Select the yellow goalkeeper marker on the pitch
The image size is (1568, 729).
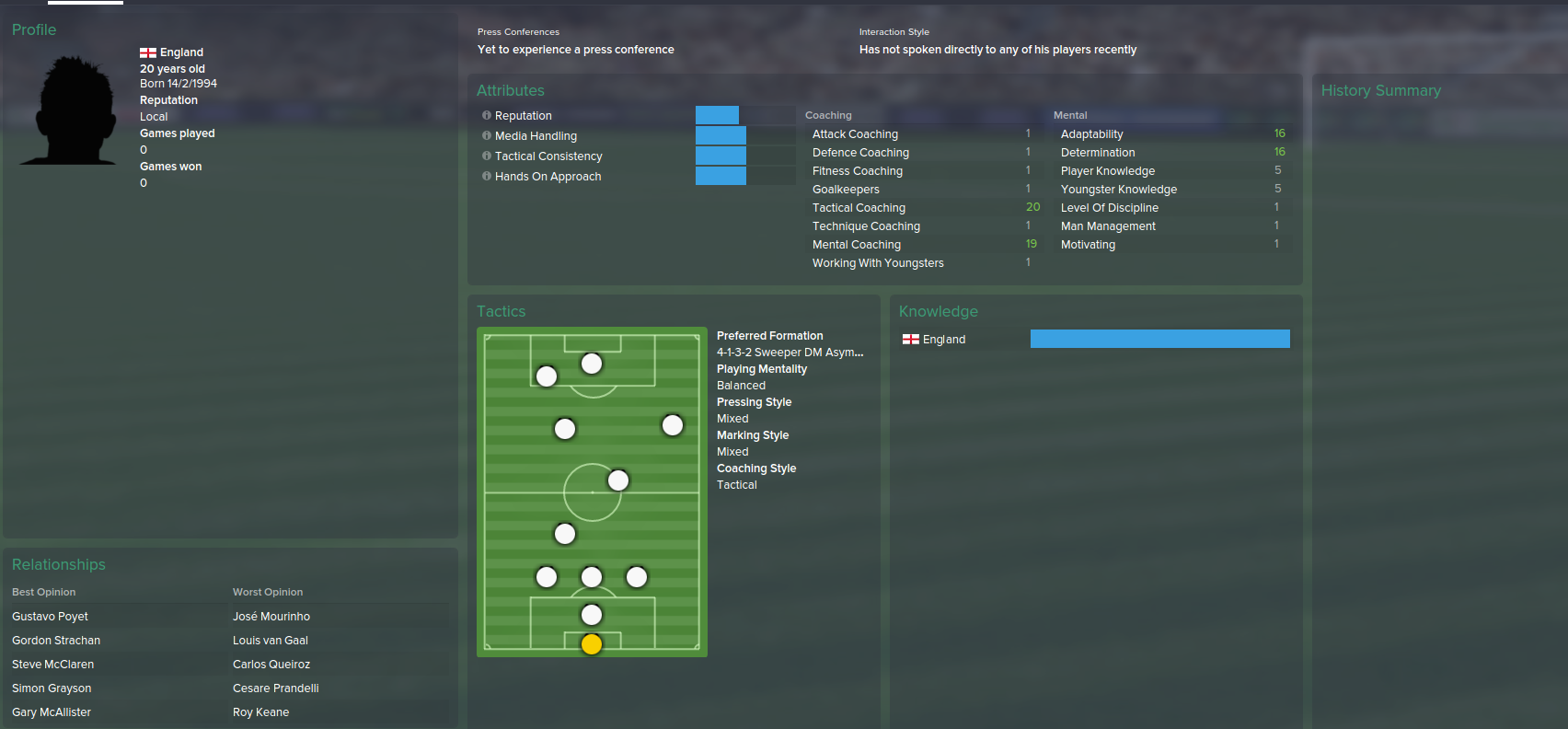tap(591, 644)
